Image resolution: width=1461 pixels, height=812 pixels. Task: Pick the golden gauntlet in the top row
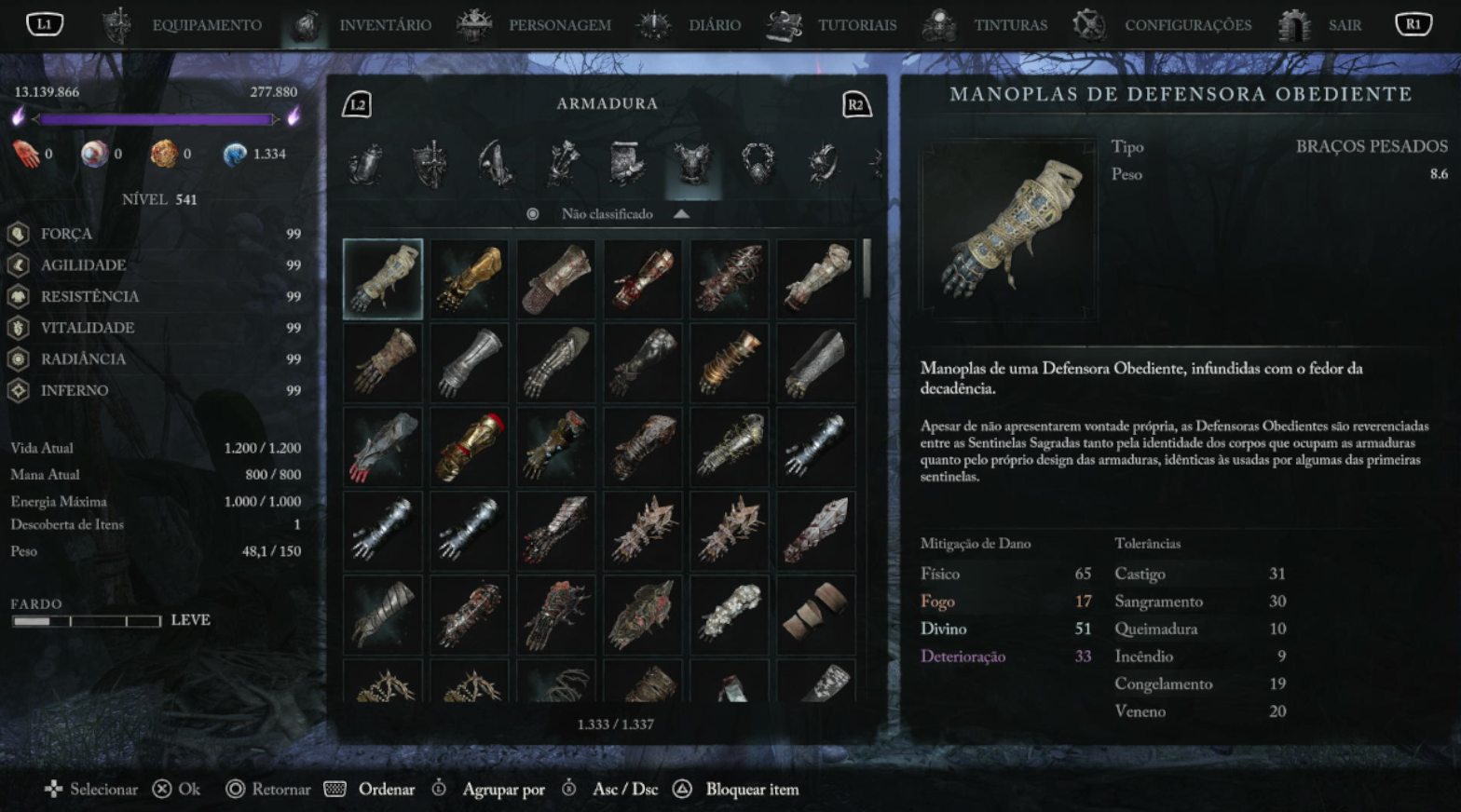pyautogui.click(x=470, y=279)
